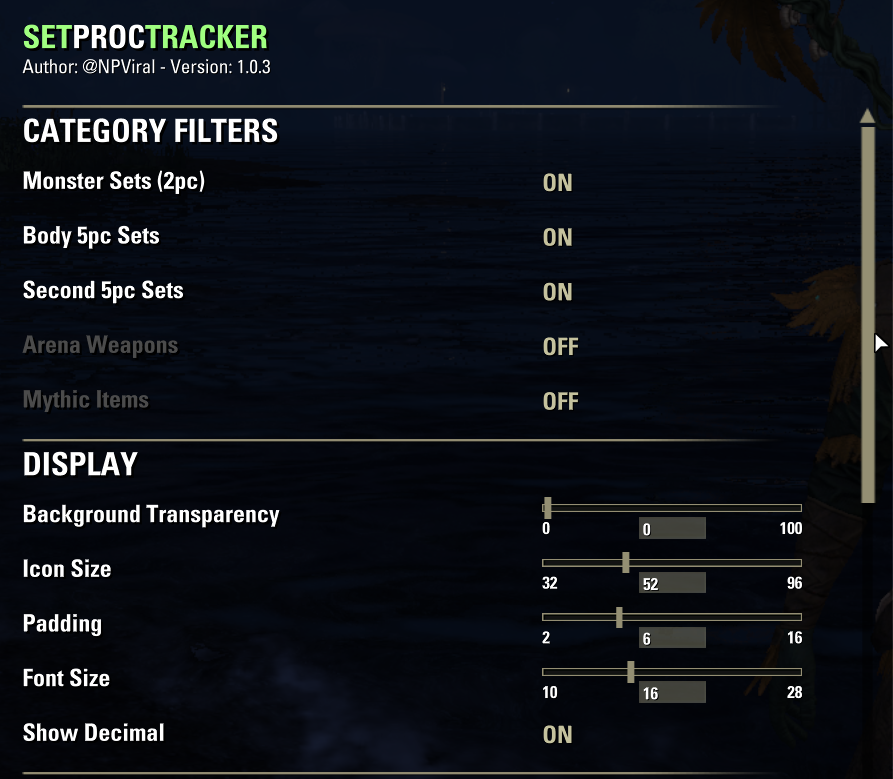The height and width of the screenshot is (779, 893).
Task: Click the Background Transparency slider track
Action: 671,508
